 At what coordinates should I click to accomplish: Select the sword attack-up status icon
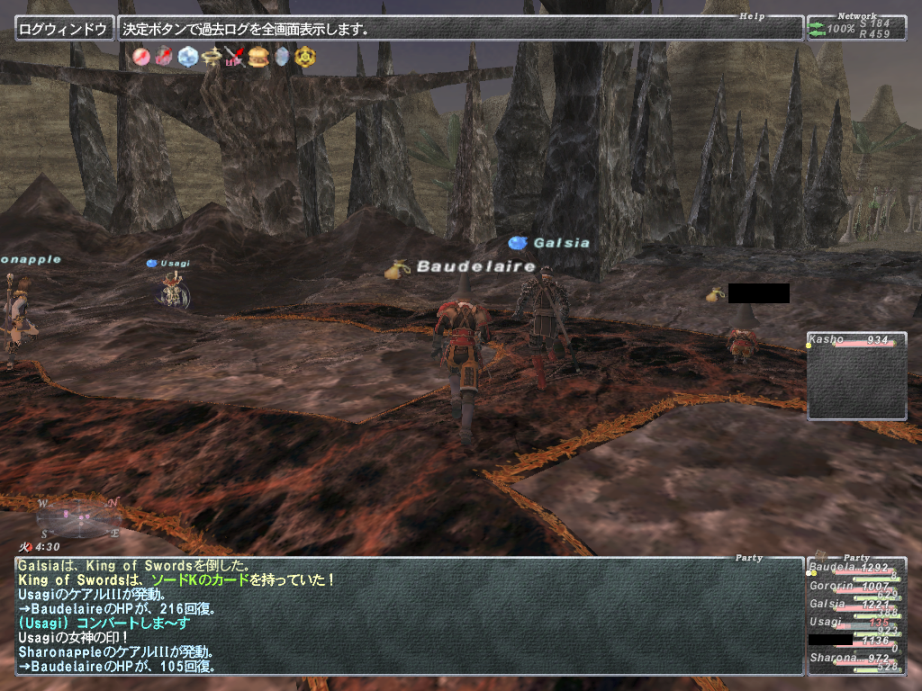pos(235,57)
